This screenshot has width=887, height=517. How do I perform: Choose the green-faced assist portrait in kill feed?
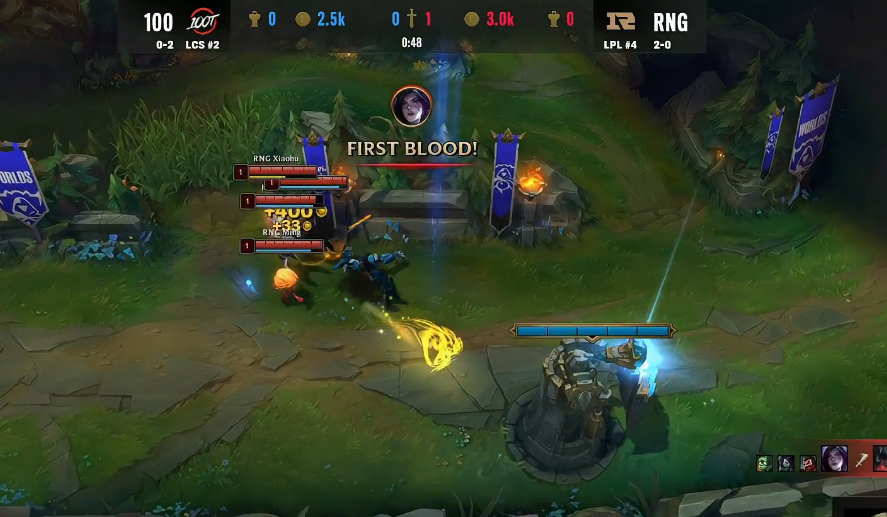[765, 463]
